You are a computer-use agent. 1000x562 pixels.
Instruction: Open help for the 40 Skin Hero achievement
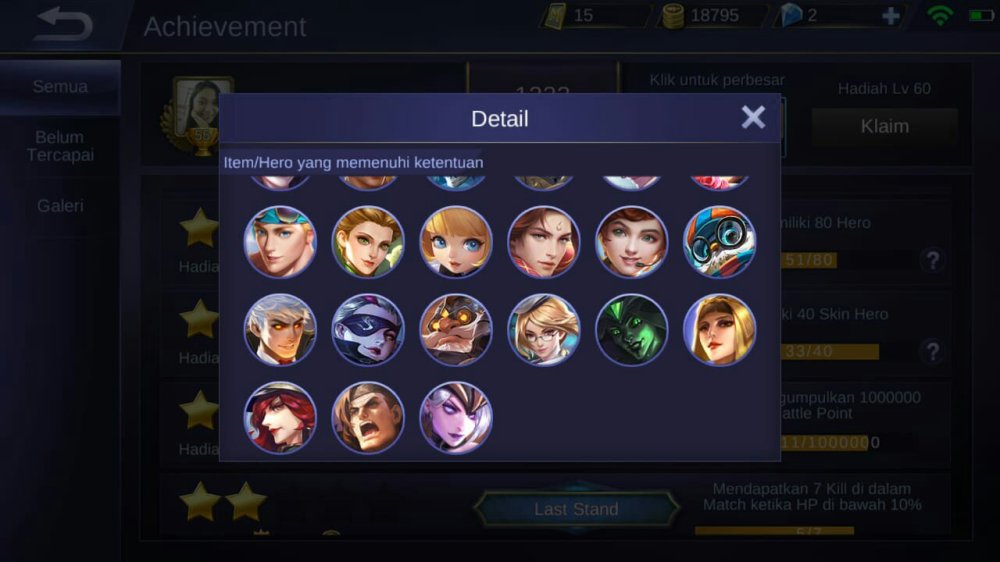(x=933, y=351)
